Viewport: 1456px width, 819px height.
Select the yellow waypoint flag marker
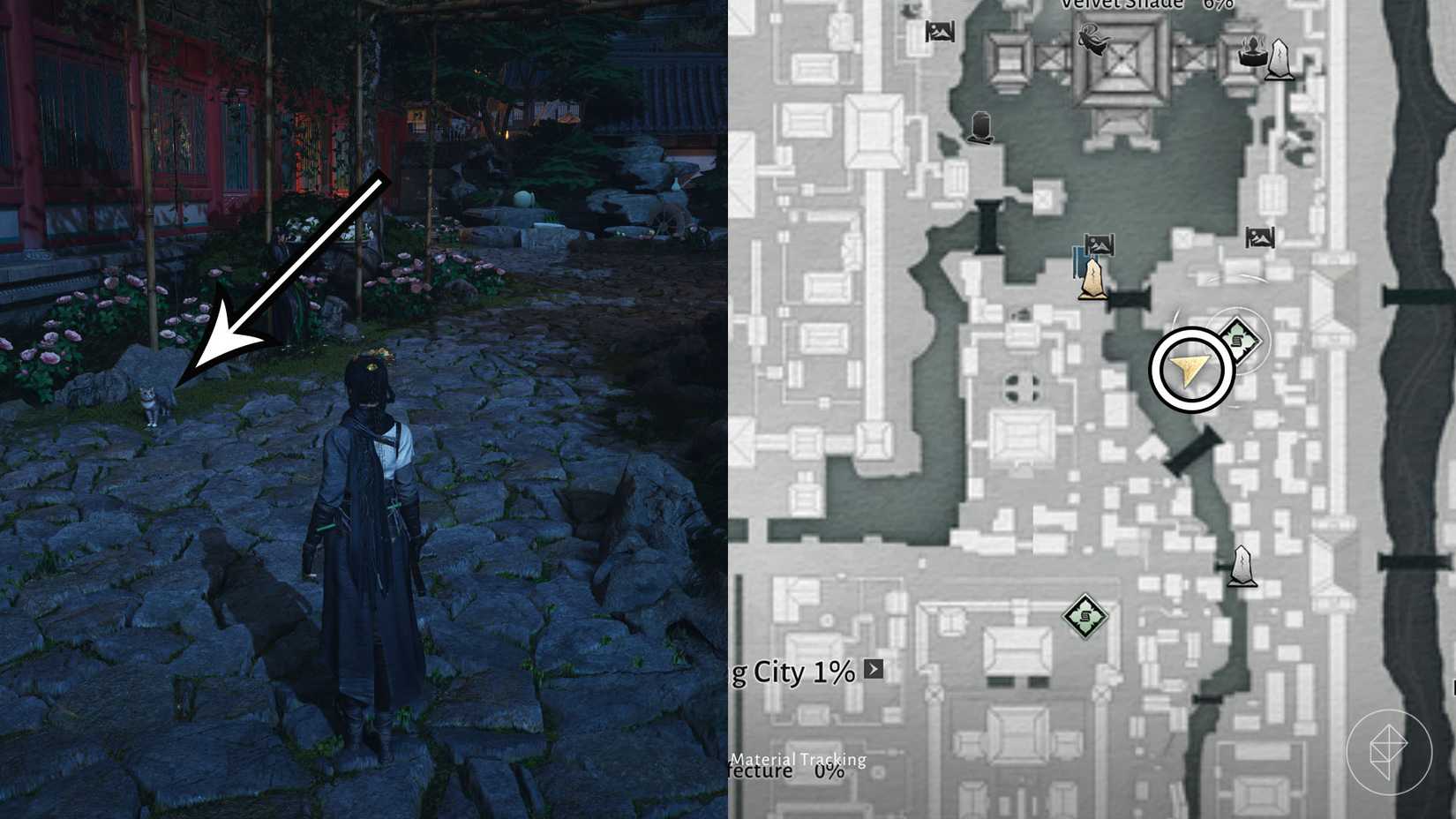(x=1092, y=281)
